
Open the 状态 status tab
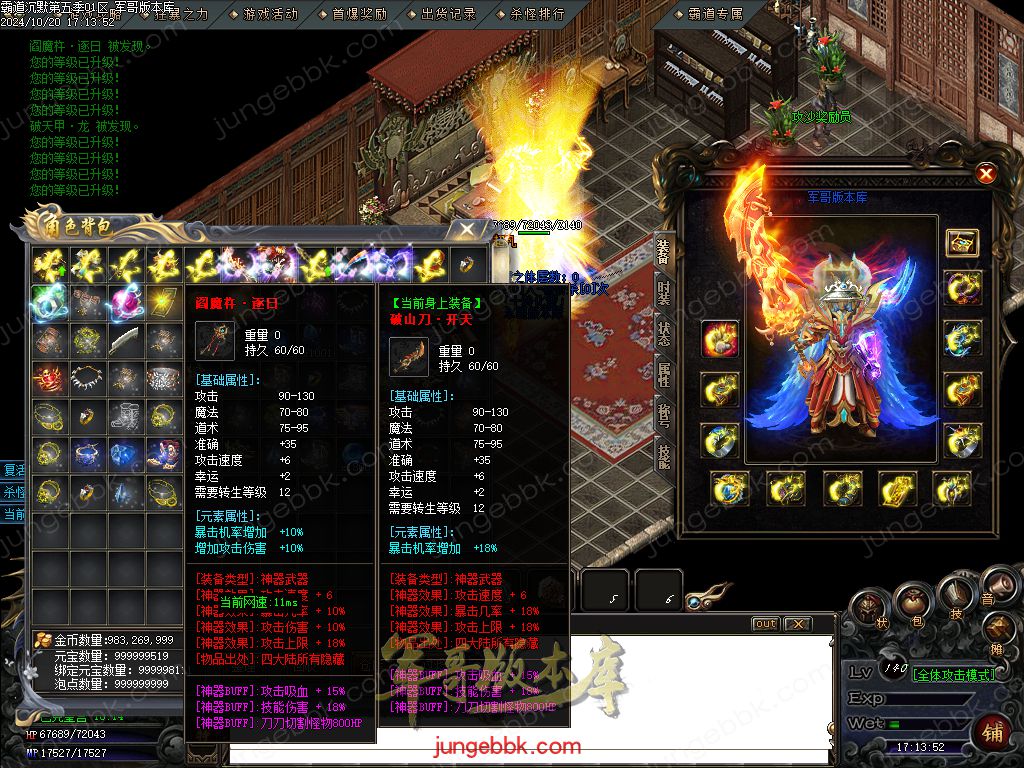click(x=664, y=333)
